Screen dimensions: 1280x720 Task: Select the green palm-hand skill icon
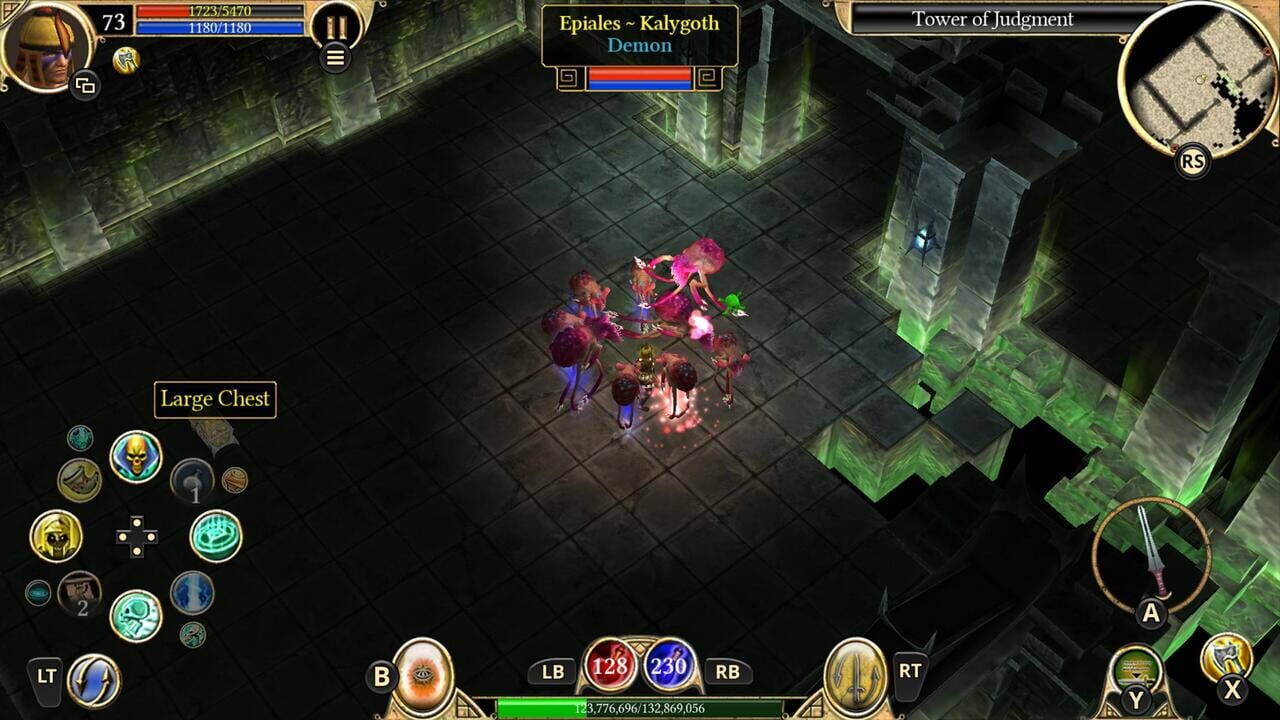(x=215, y=535)
